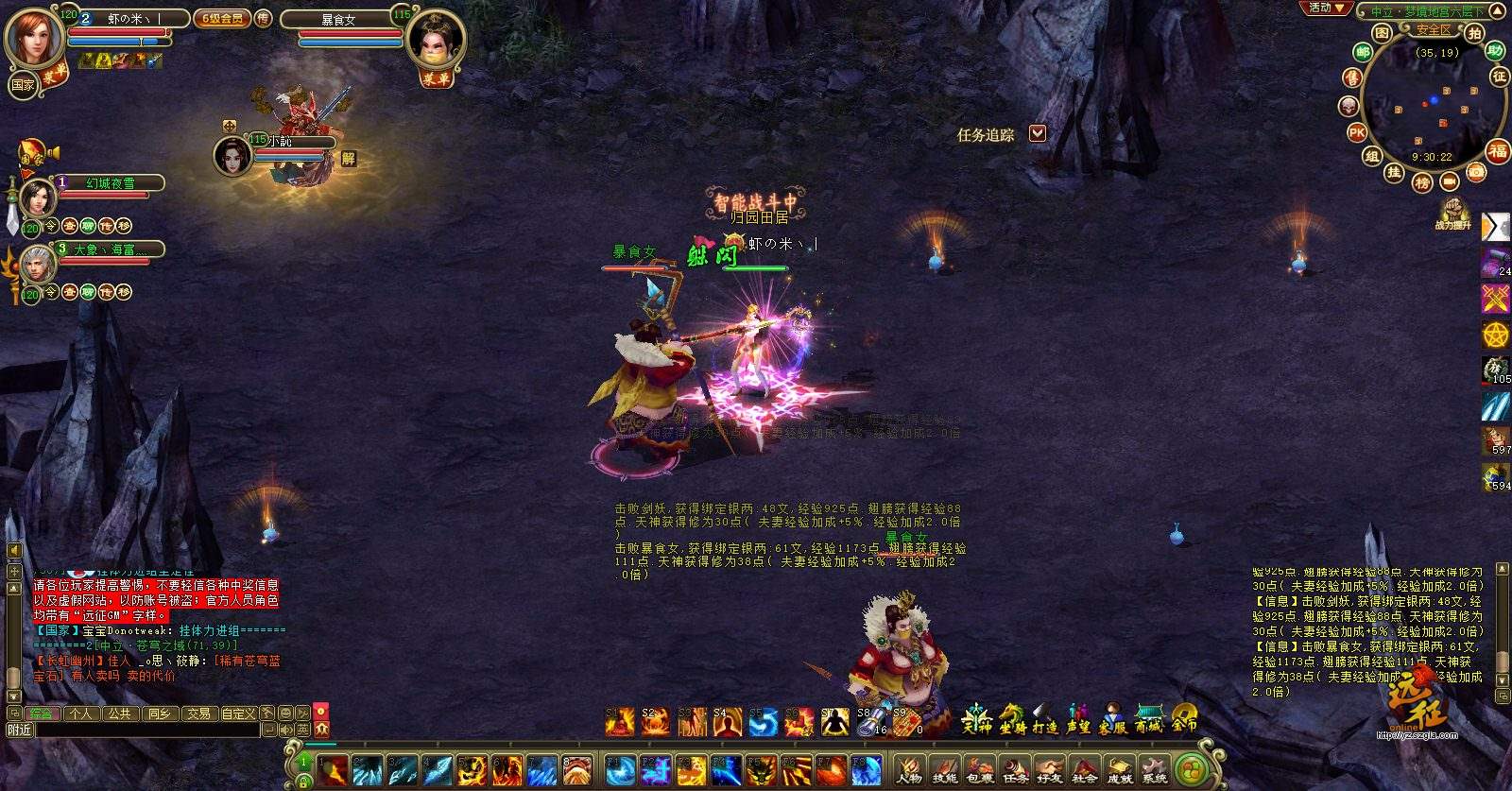Open the 6级会员 VIP member button
Viewport: 1512px width, 791px height.
222,18
